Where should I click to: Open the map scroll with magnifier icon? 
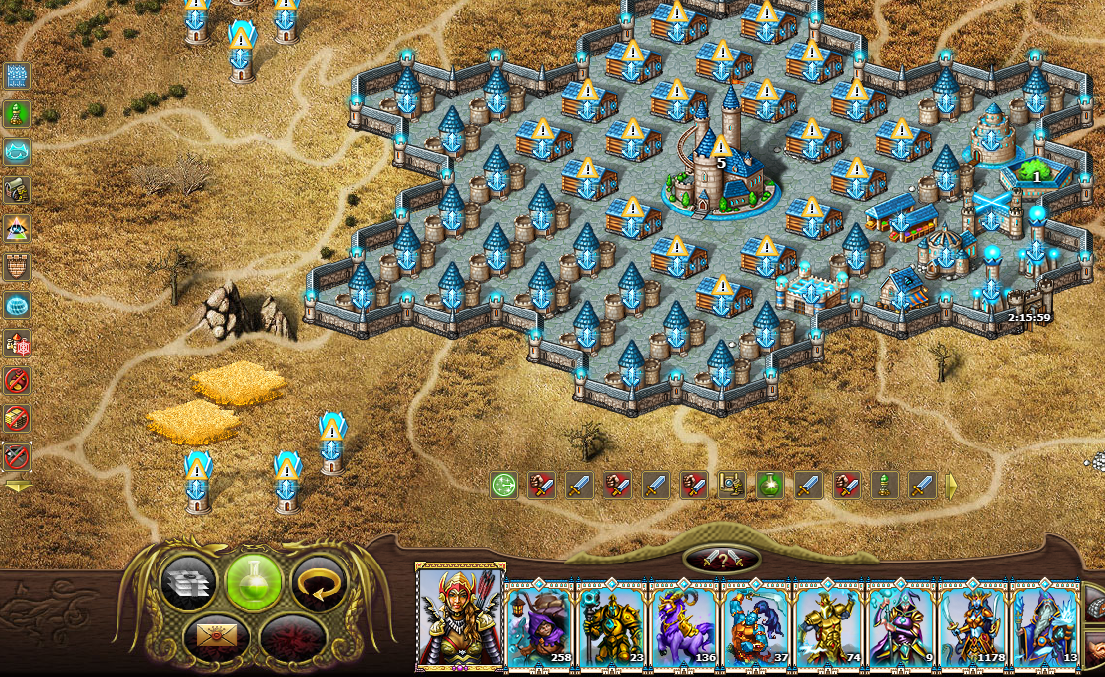(732, 486)
